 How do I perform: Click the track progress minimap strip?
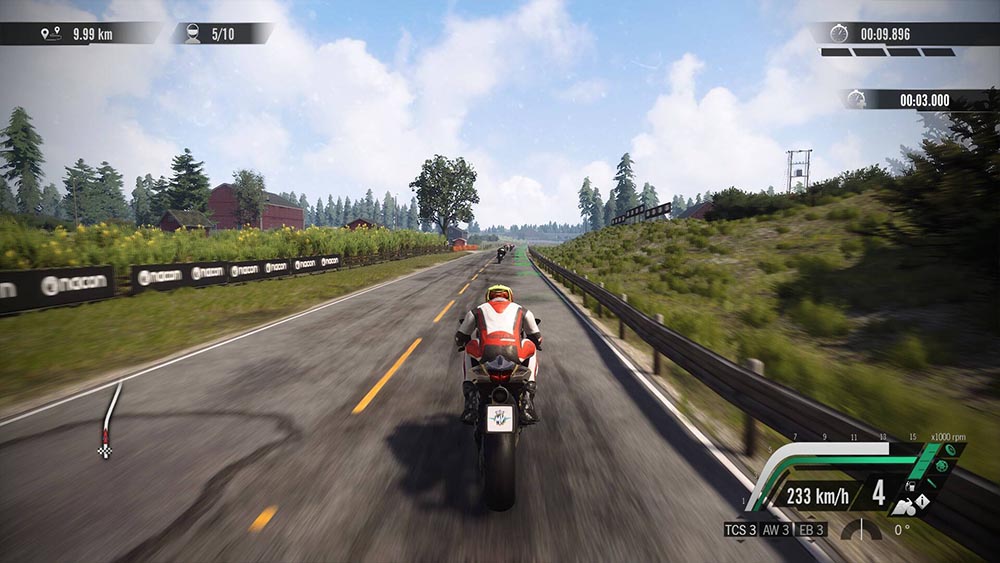(x=111, y=419)
